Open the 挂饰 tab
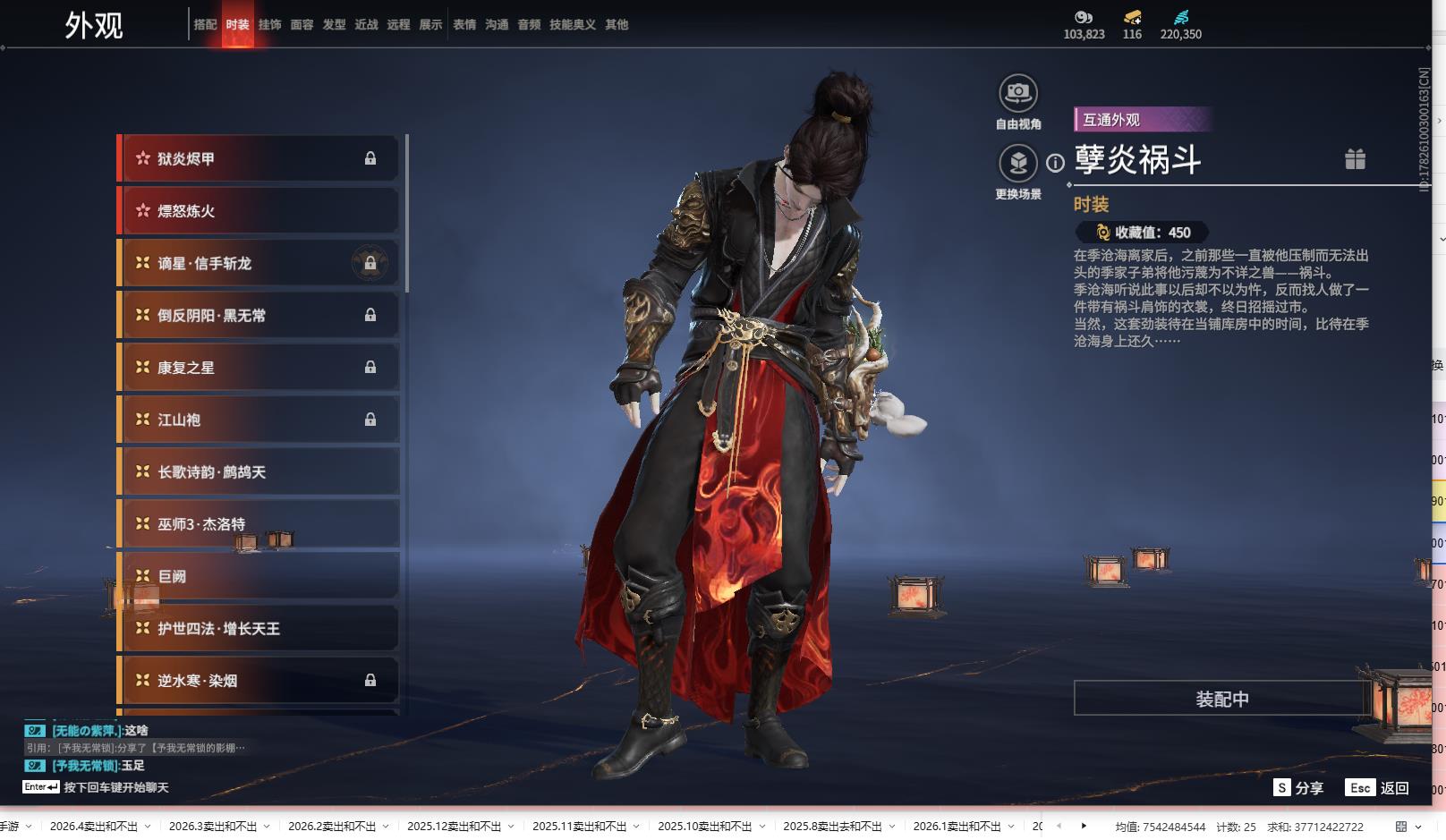The image size is (1446, 840). [x=269, y=25]
